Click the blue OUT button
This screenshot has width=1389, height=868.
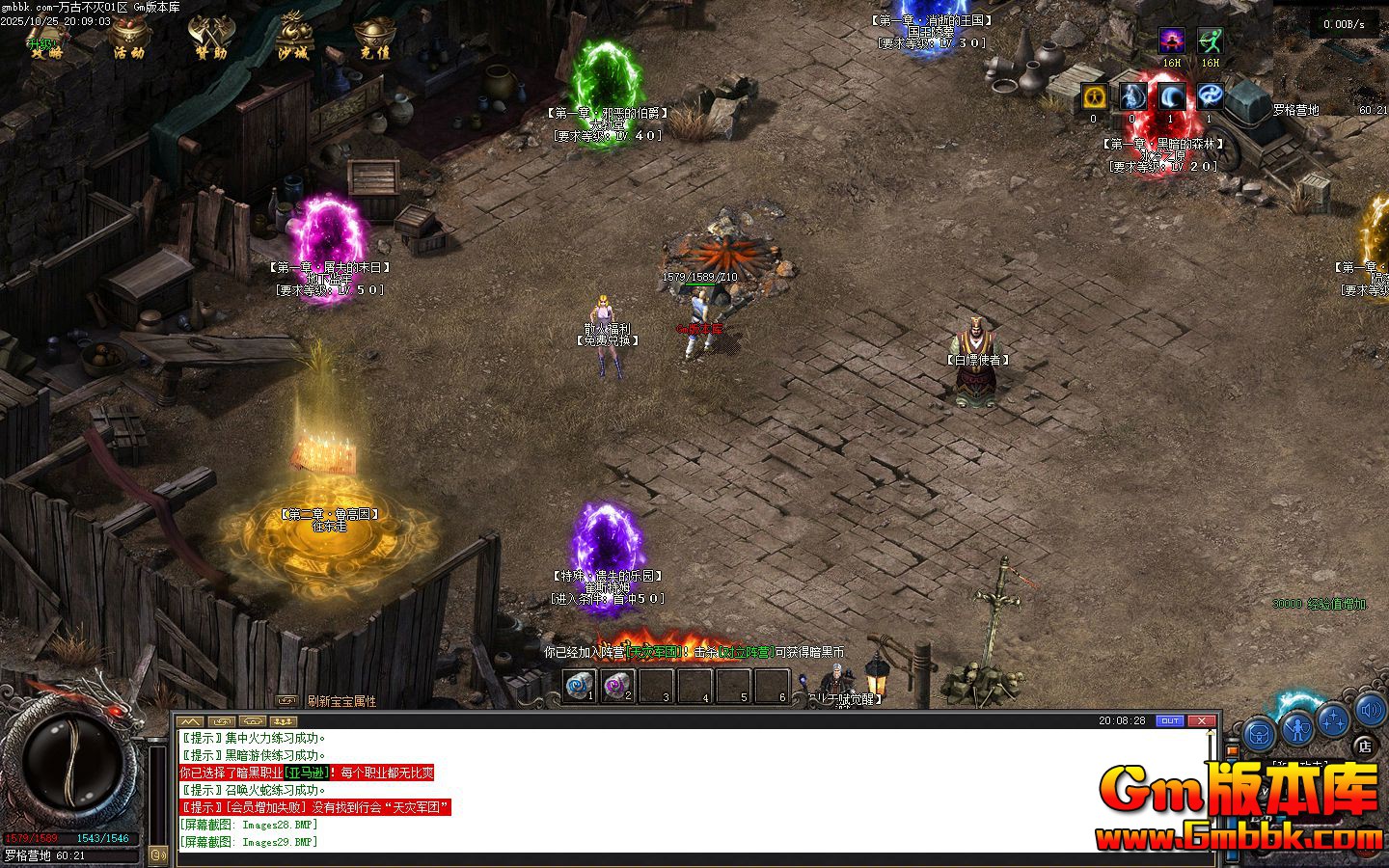click(x=1169, y=720)
